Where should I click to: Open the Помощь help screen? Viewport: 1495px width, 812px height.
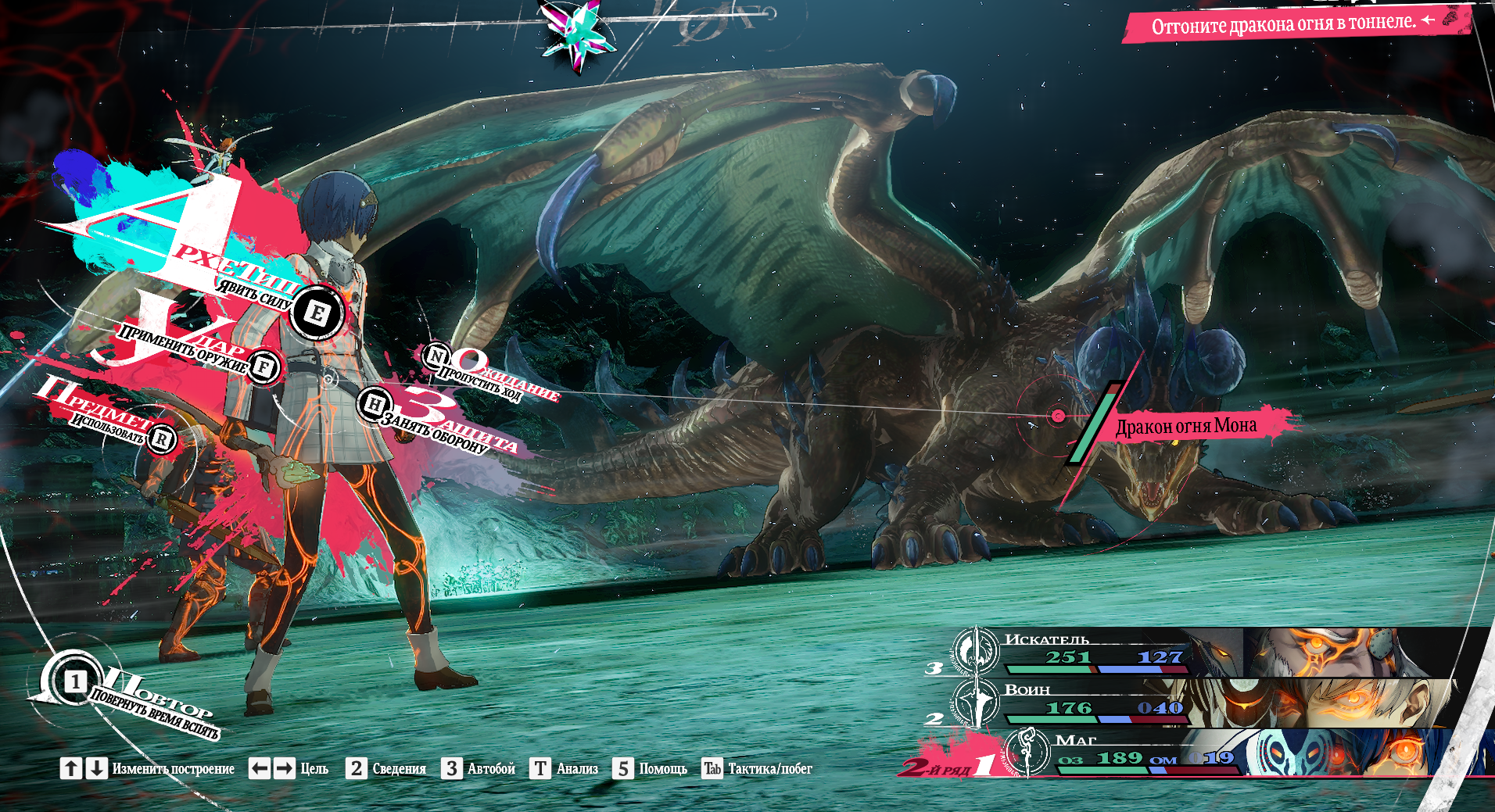coord(651,769)
